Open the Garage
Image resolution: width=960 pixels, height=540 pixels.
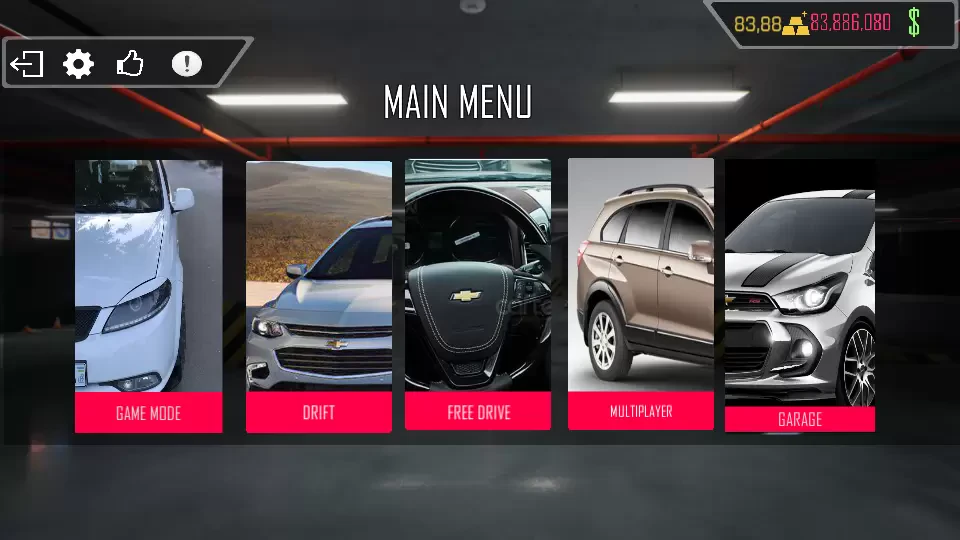[800, 419]
